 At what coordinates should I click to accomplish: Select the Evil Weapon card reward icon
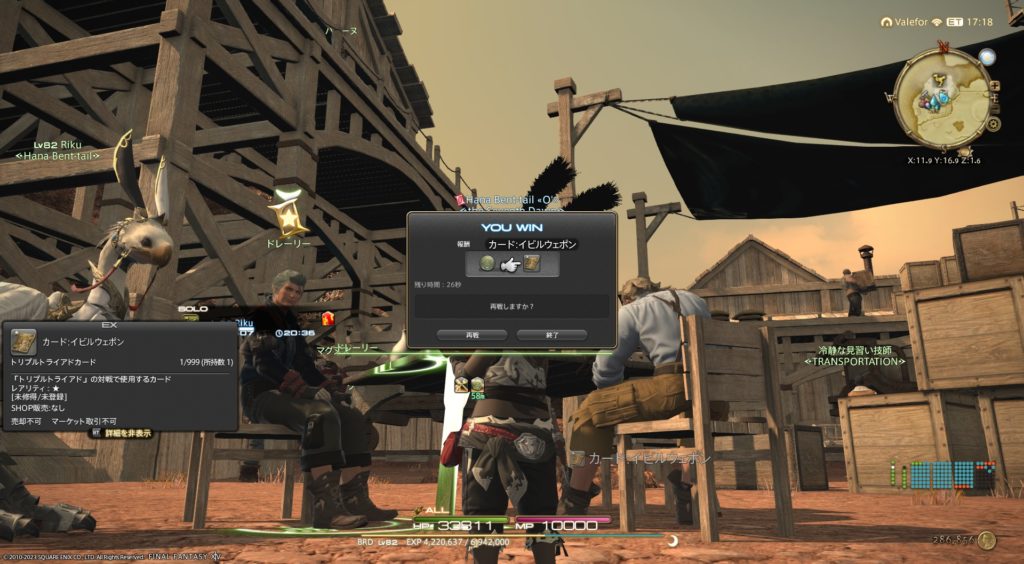(532, 264)
